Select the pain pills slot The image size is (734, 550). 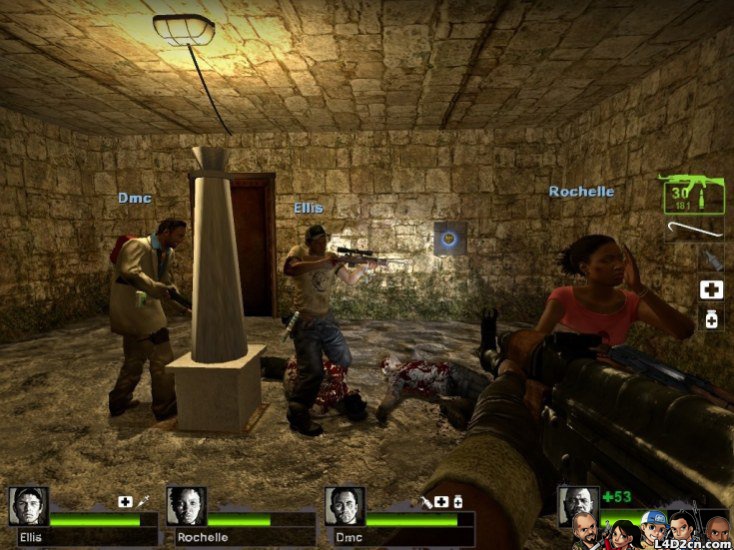click(x=711, y=320)
